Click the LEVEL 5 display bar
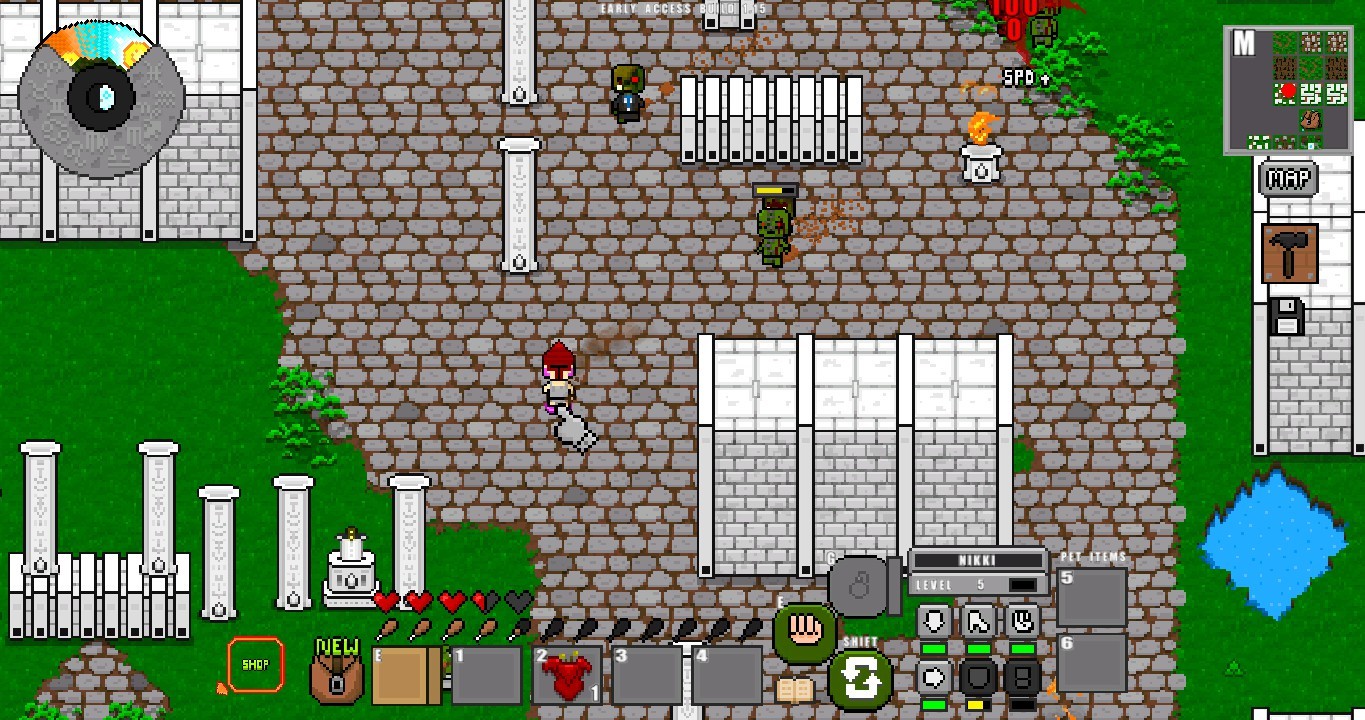Image resolution: width=1365 pixels, height=720 pixels. (977, 584)
